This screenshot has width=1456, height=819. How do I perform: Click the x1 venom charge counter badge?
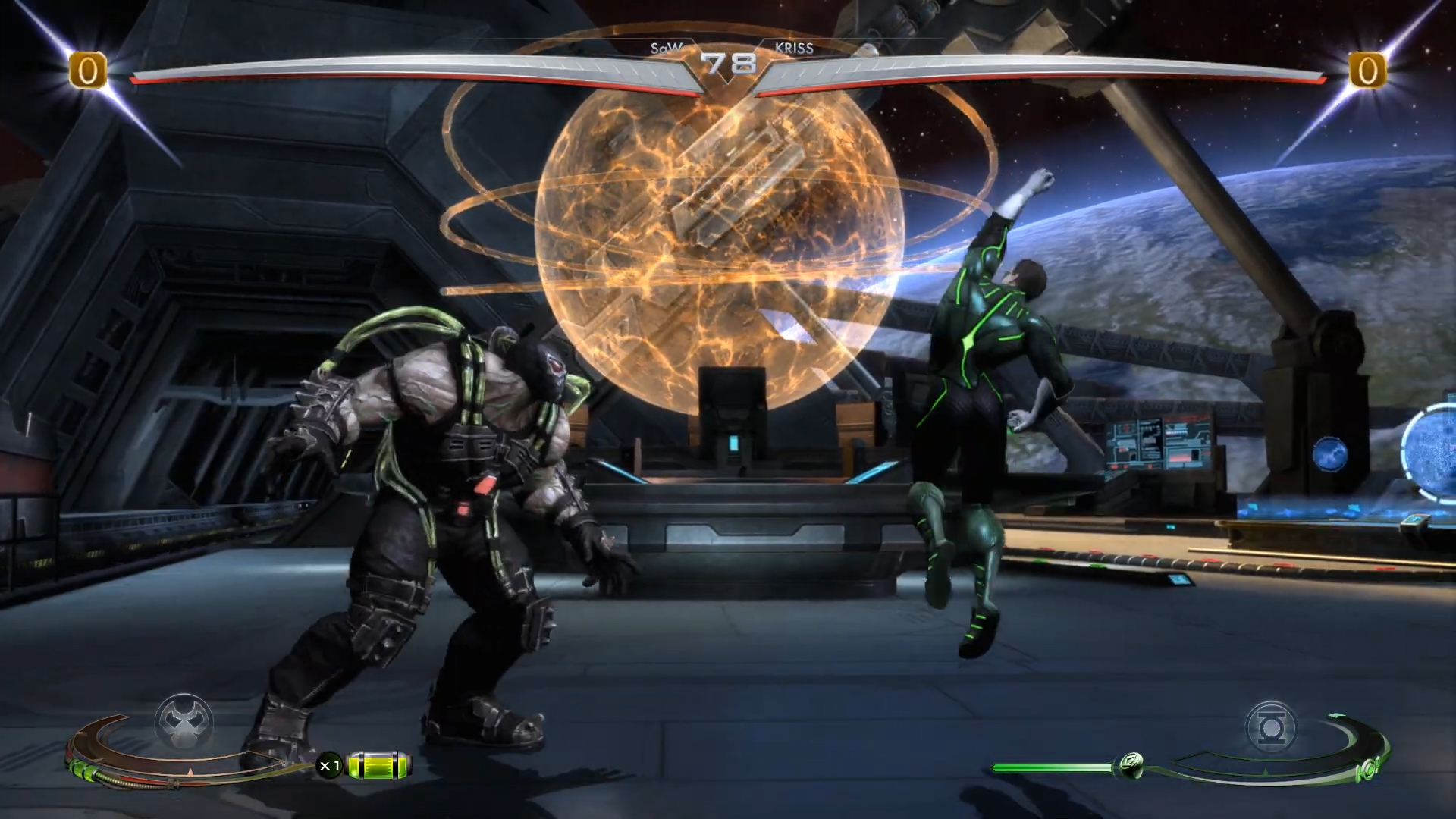tap(331, 766)
